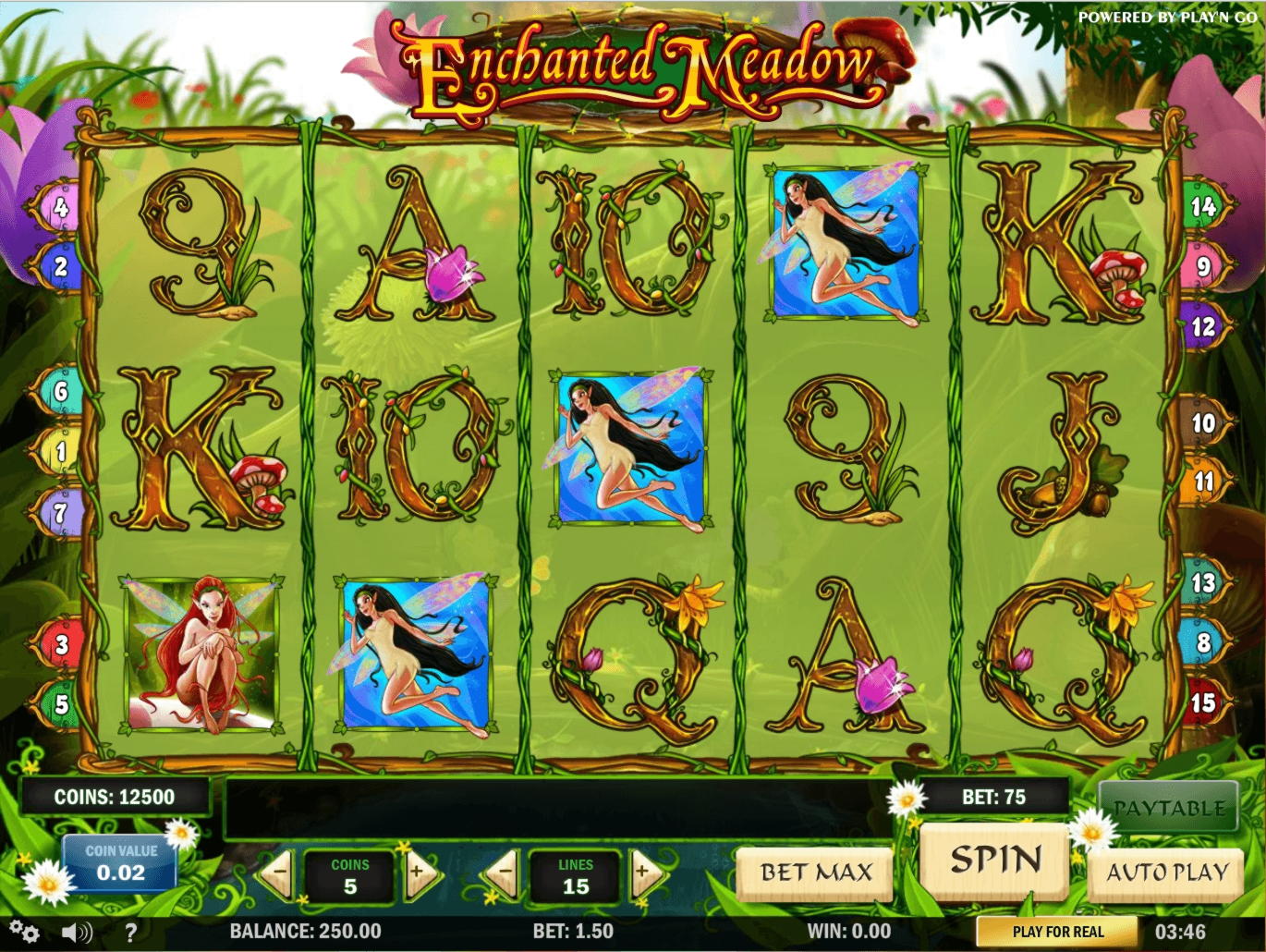Click the Coin Value 0.02 display

pos(122,863)
